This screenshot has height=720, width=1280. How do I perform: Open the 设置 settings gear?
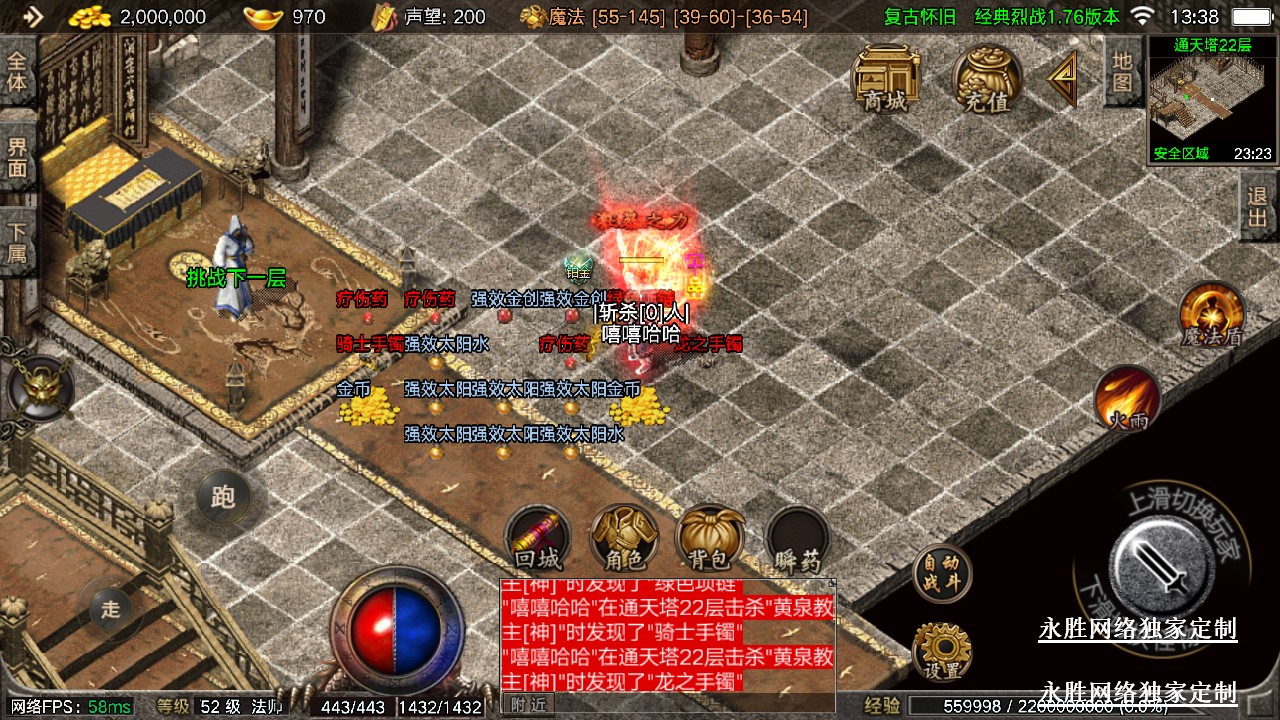pos(941,651)
